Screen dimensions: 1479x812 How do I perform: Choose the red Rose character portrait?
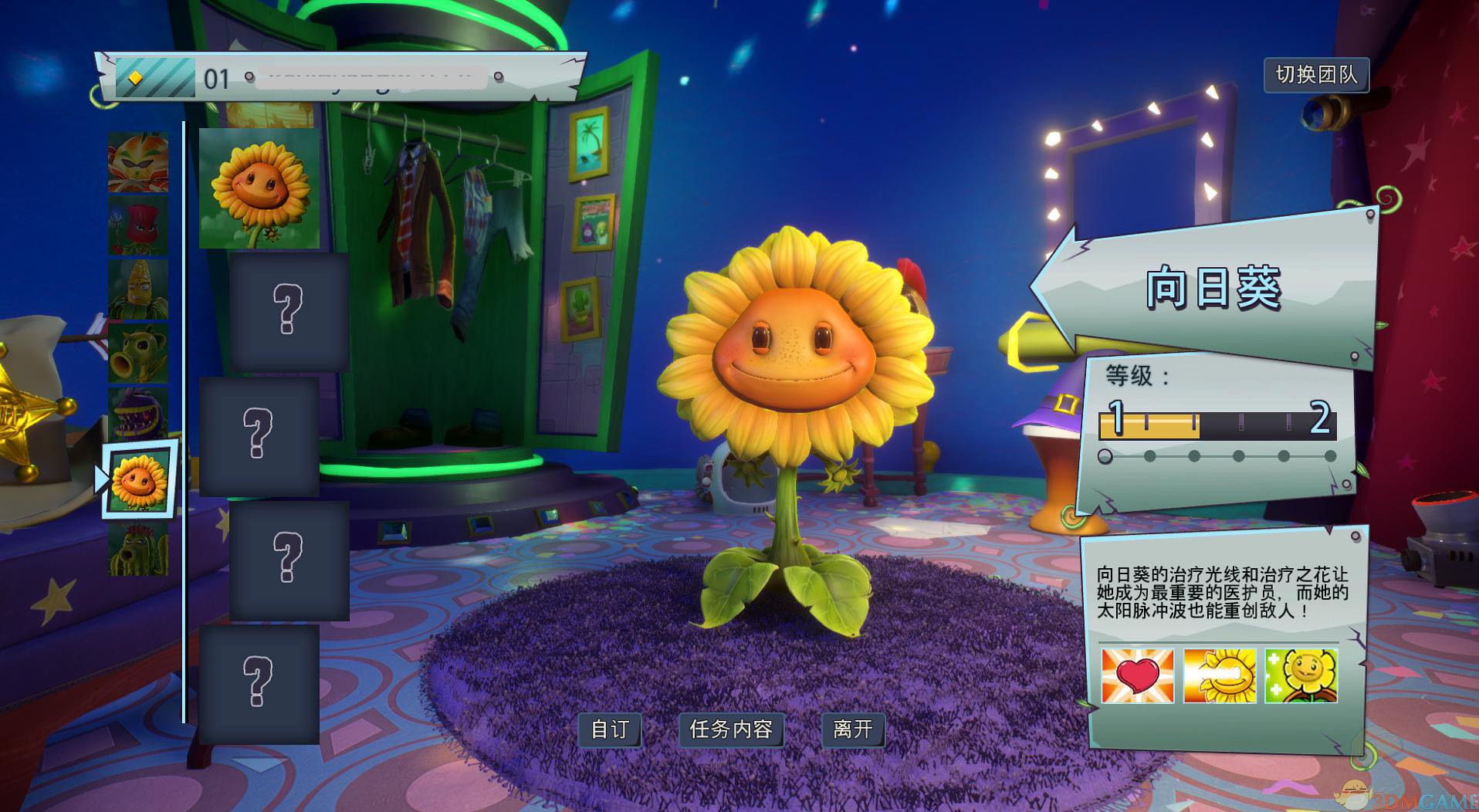[138, 225]
